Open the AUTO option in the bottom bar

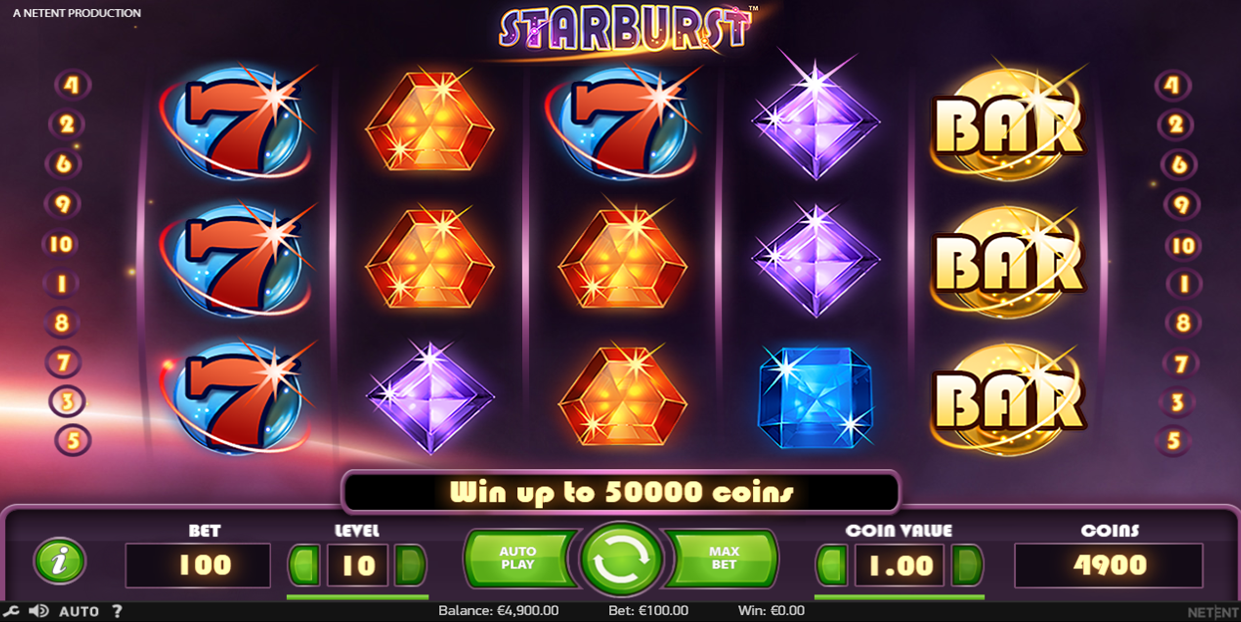coord(79,611)
